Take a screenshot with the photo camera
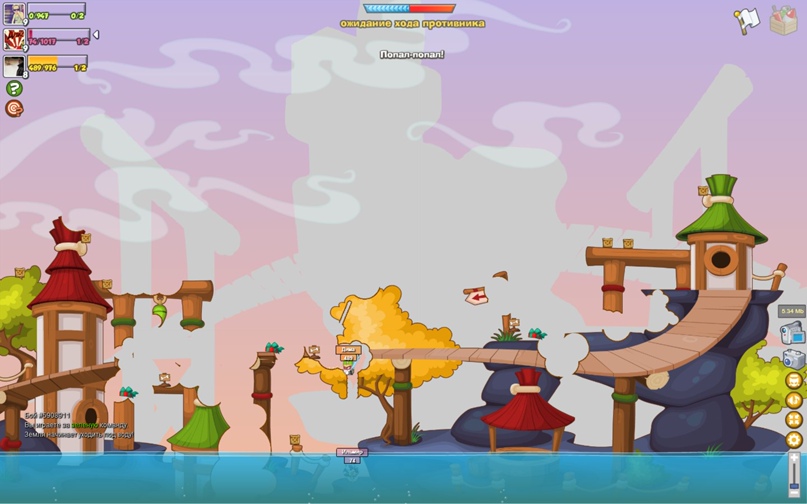The image size is (807, 504). tap(793, 358)
